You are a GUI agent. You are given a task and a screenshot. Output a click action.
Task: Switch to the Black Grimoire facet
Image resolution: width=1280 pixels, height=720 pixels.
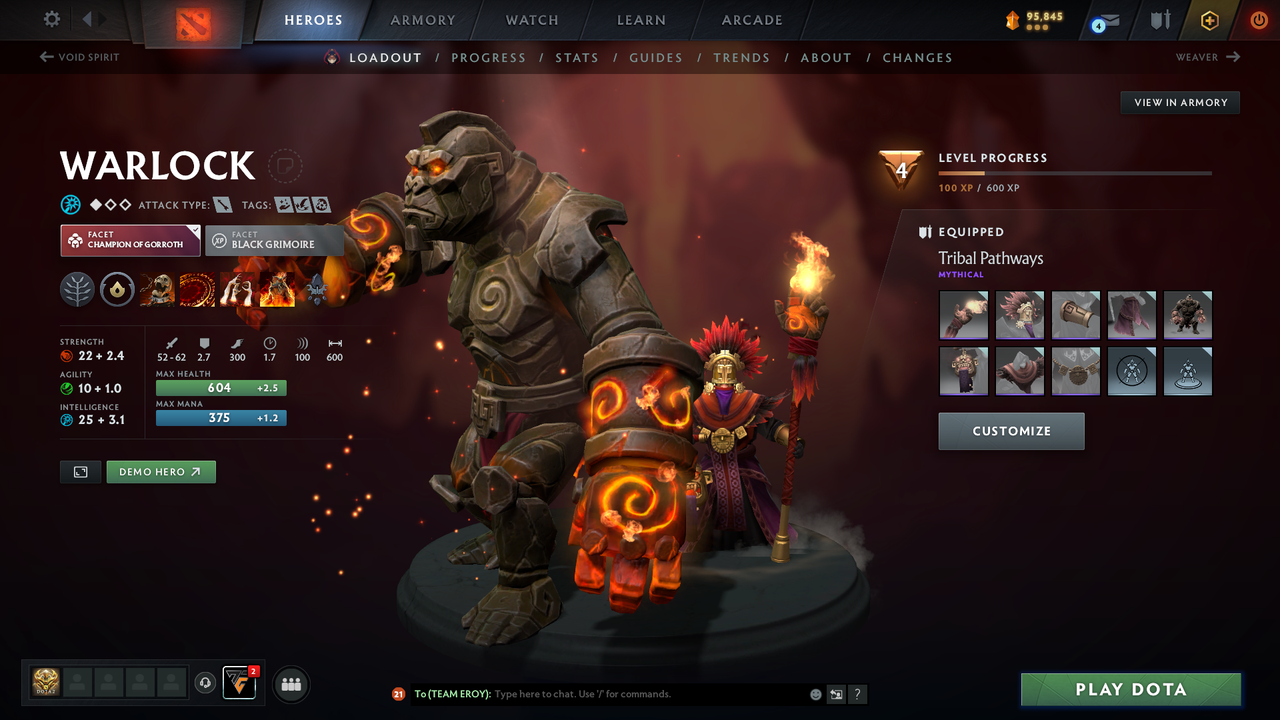click(274, 240)
